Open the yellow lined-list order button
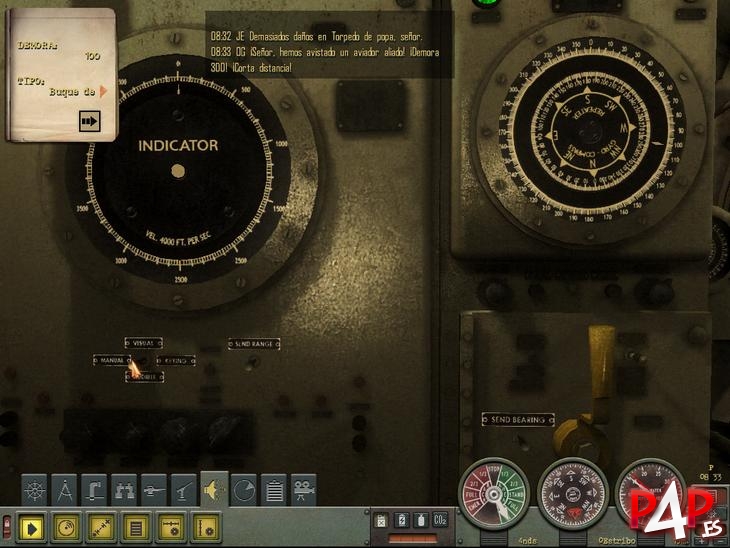Image resolution: width=730 pixels, height=548 pixels. [x=136, y=525]
